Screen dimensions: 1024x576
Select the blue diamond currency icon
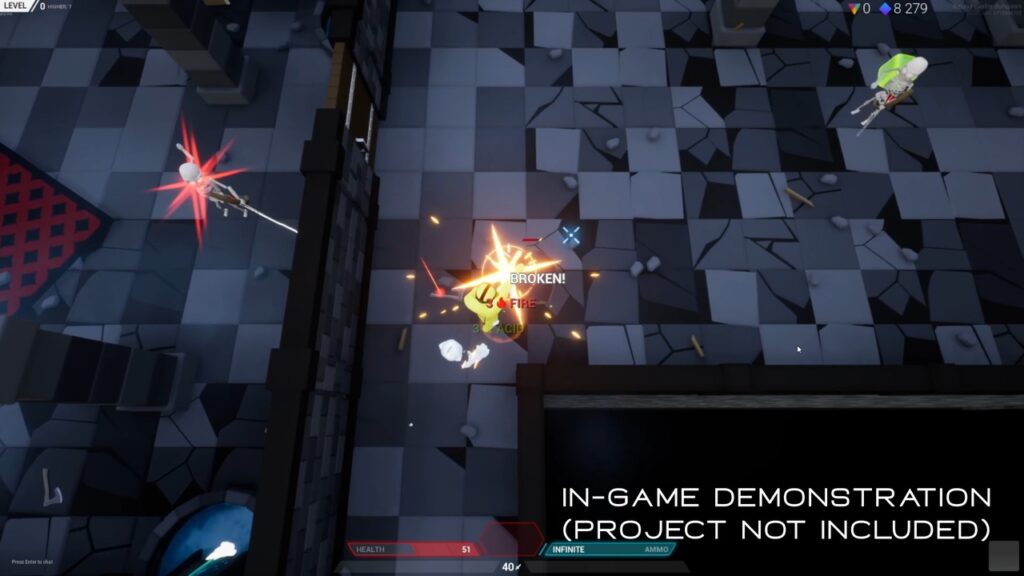tap(884, 8)
